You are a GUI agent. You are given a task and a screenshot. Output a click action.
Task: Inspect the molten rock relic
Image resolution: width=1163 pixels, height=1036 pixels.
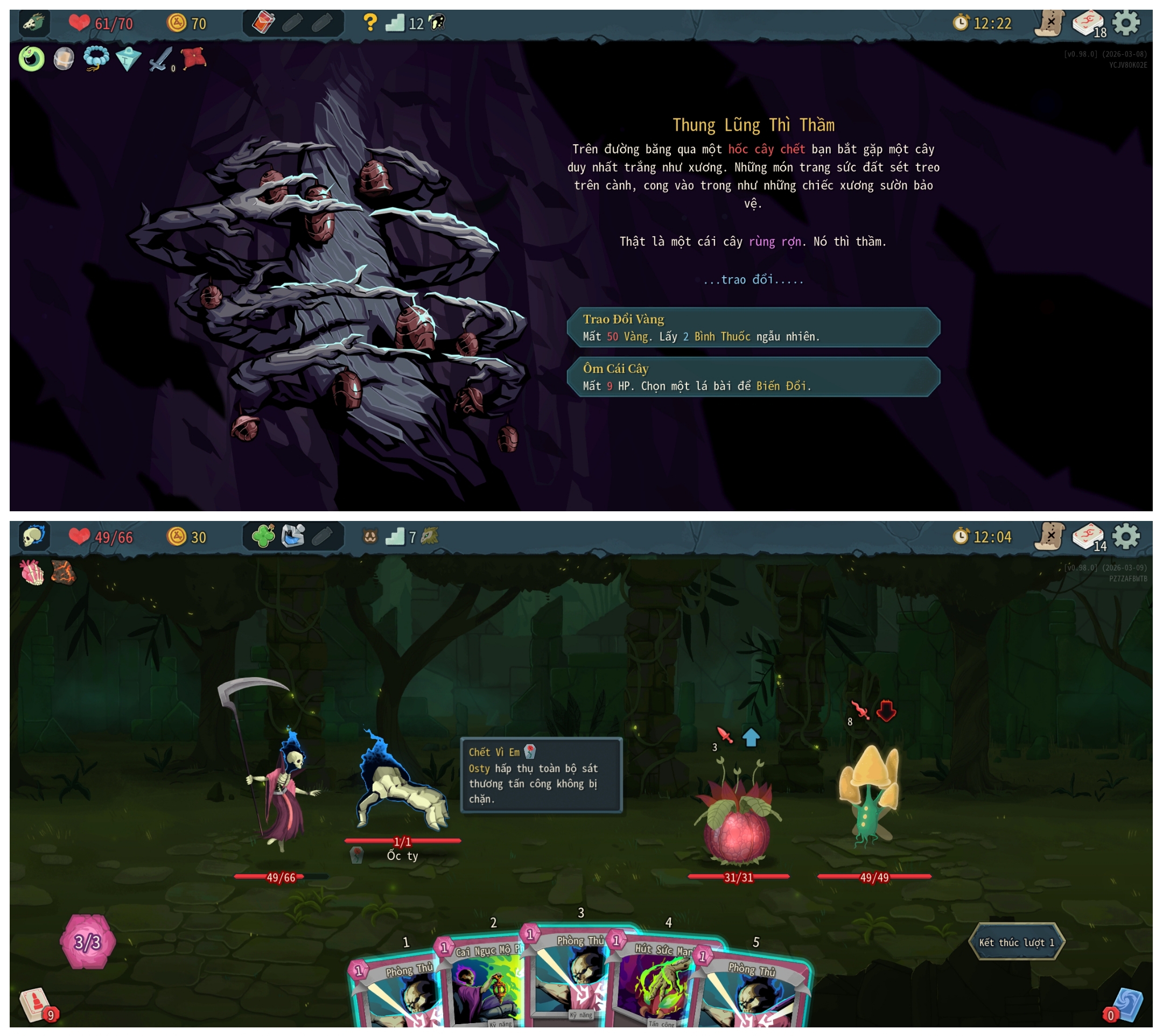(x=63, y=573)
